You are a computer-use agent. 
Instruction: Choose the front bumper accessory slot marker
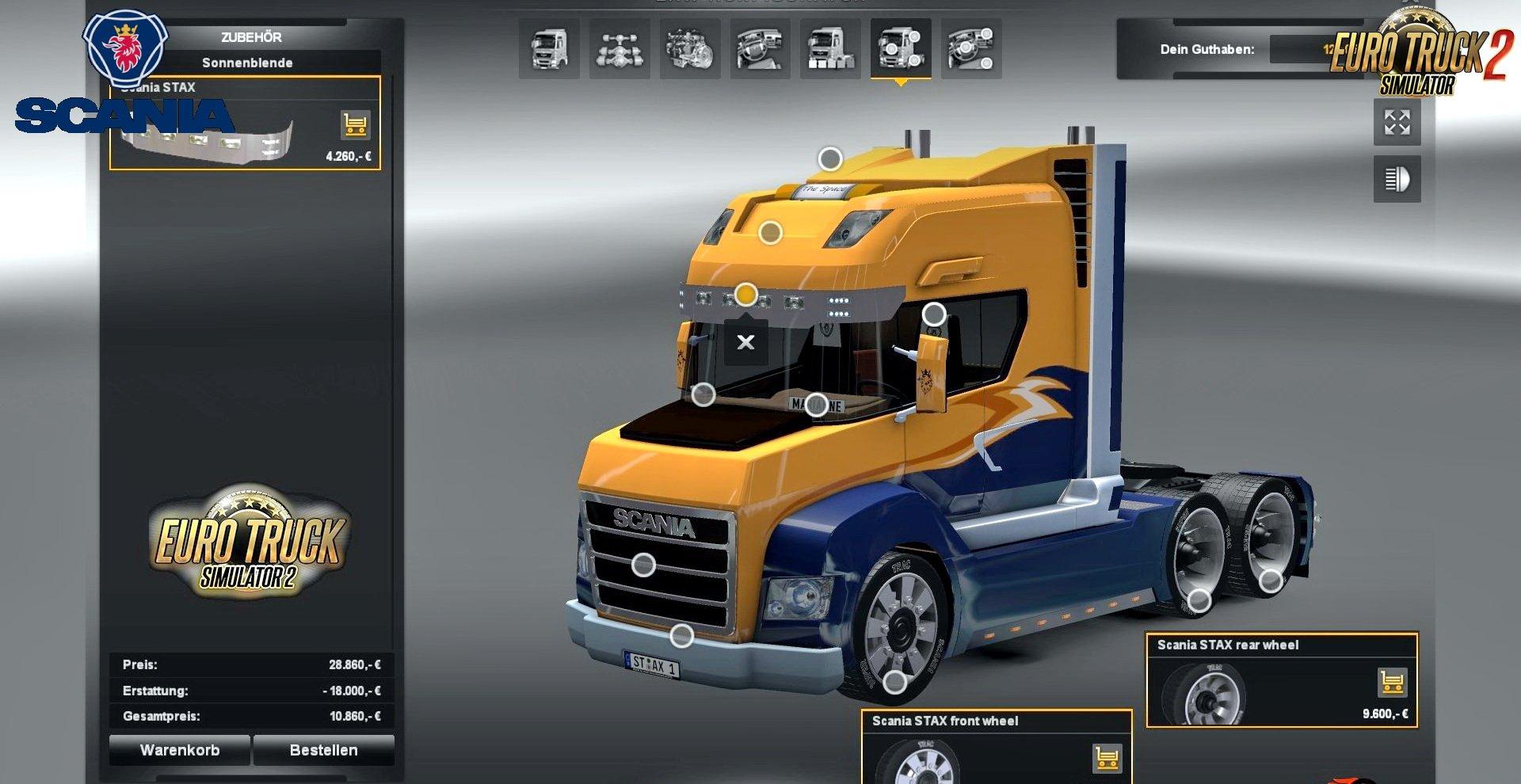pos(681,635)
